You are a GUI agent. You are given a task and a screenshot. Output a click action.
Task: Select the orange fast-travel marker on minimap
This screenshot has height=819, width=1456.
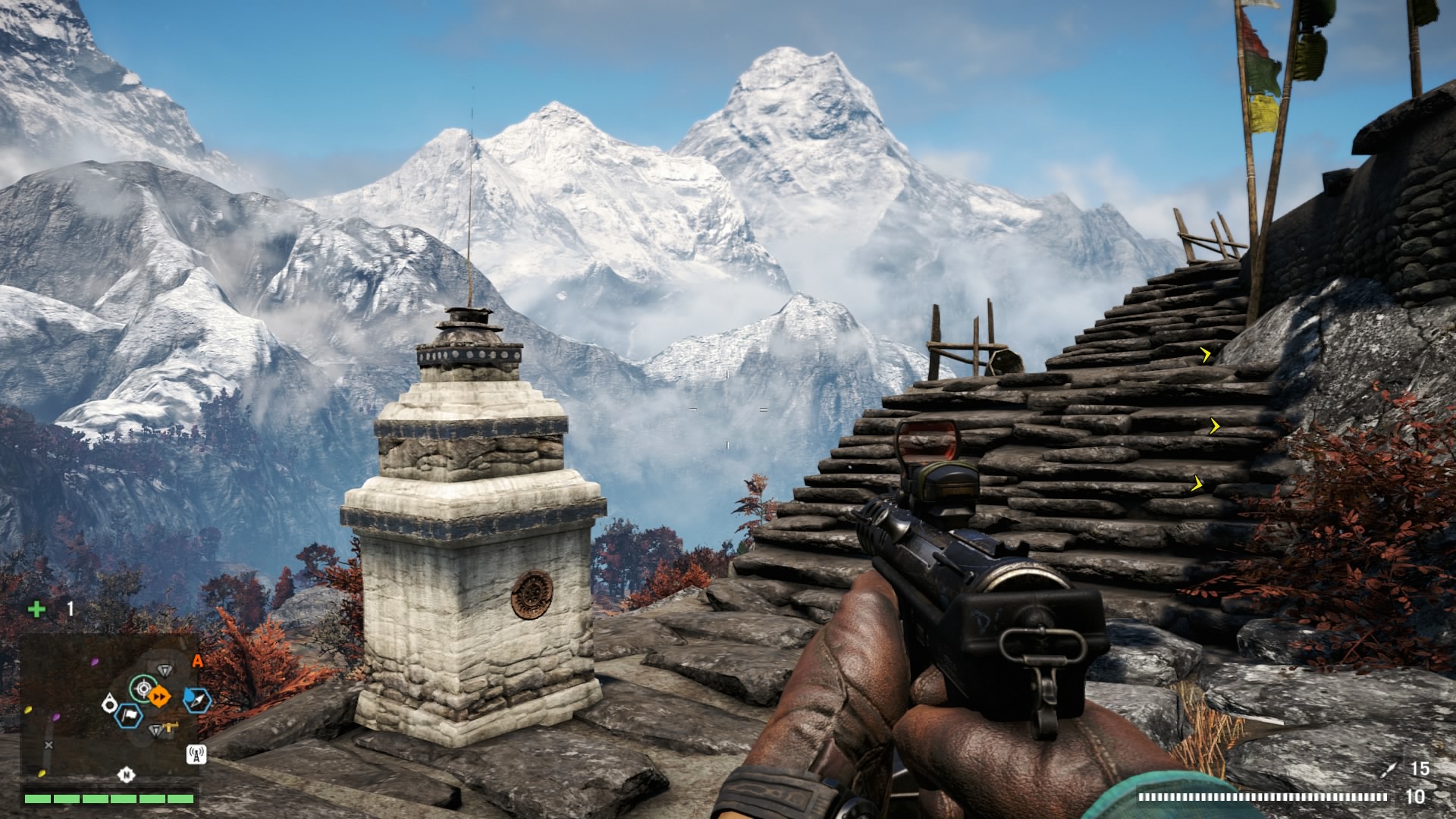pyautogui.click(x=159, y=695)
